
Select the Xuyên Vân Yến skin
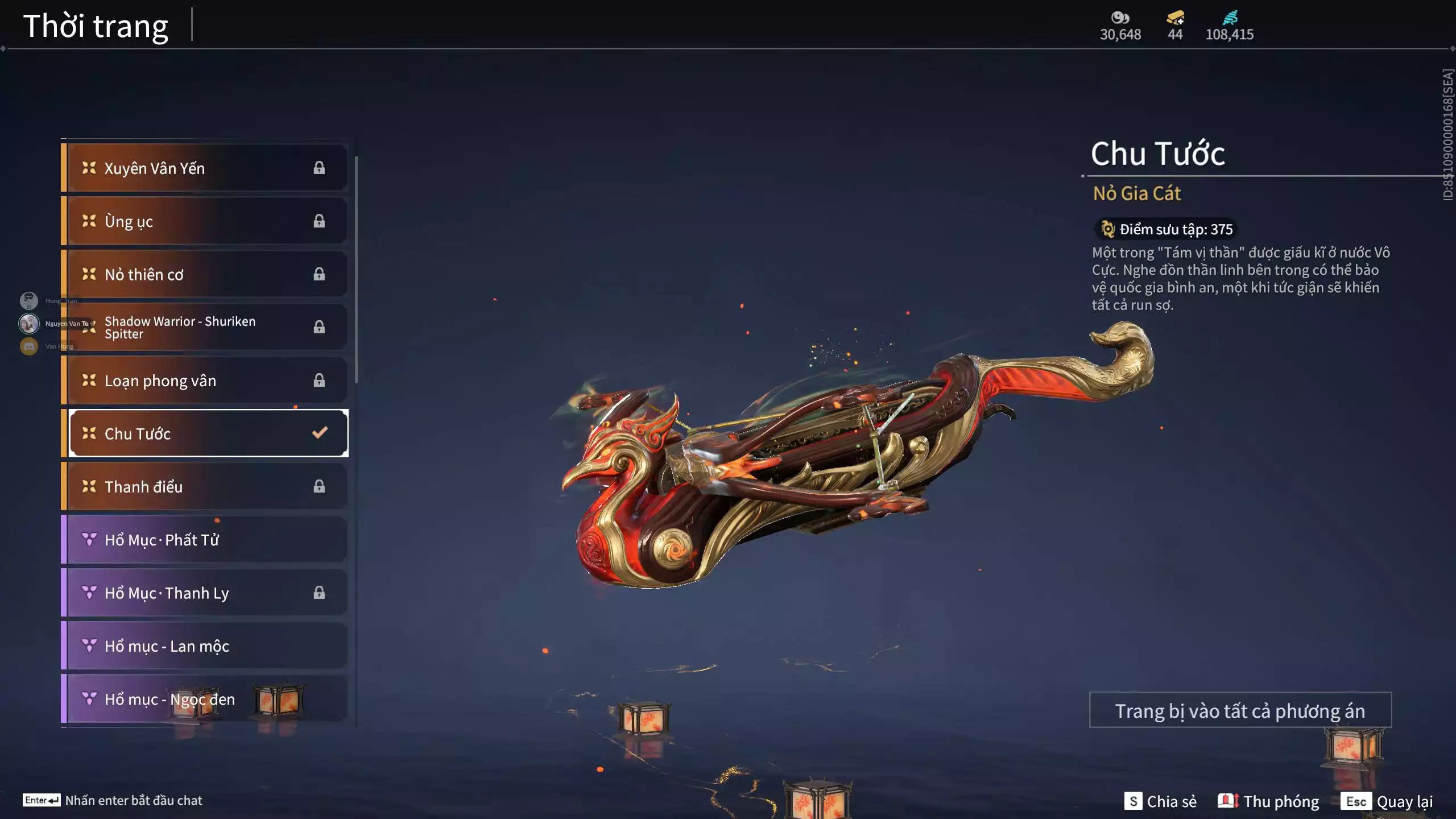[x=205, y=168]
